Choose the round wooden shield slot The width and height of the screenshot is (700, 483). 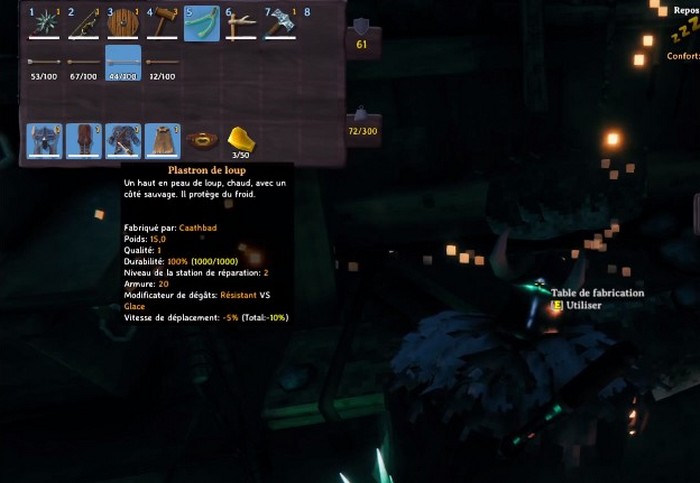click(122, 24)
